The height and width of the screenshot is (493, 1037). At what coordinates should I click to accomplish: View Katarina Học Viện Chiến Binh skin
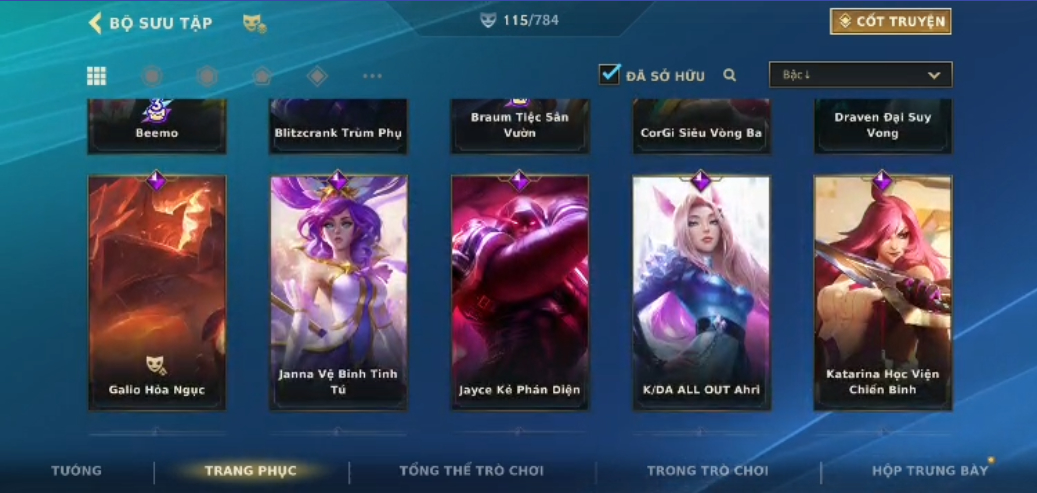[883, 292]
